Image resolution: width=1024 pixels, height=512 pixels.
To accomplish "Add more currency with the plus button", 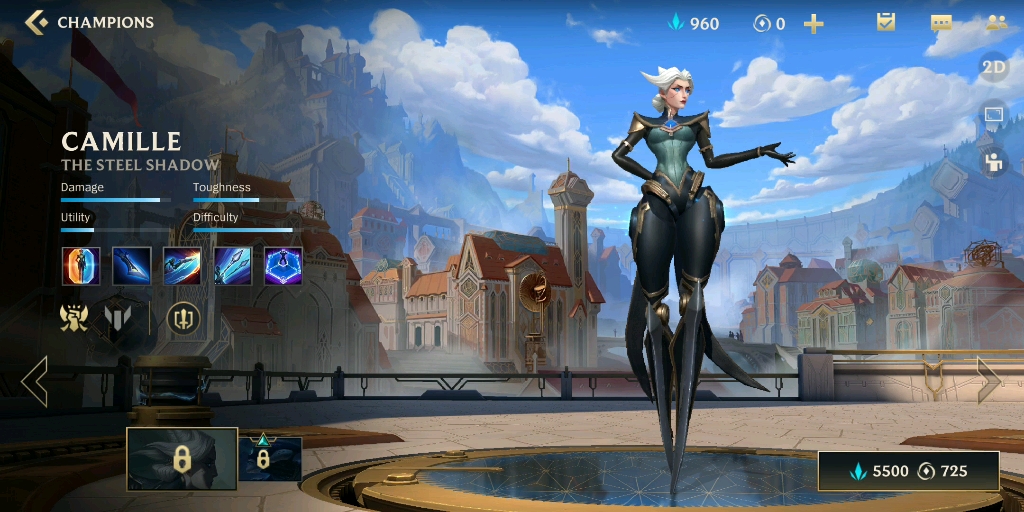I will coord(814,23).
